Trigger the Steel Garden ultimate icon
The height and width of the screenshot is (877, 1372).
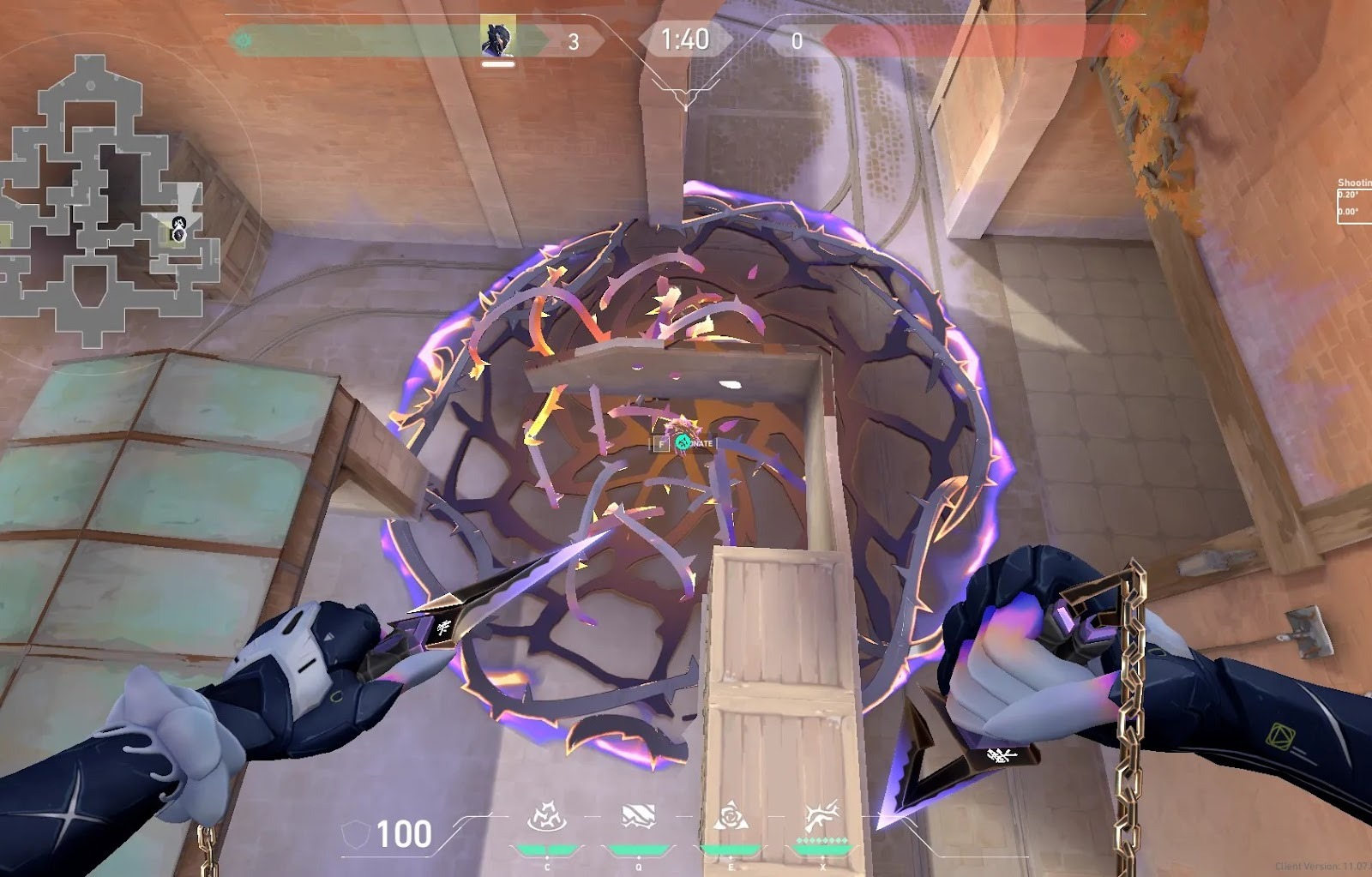(x=822, y=817)
